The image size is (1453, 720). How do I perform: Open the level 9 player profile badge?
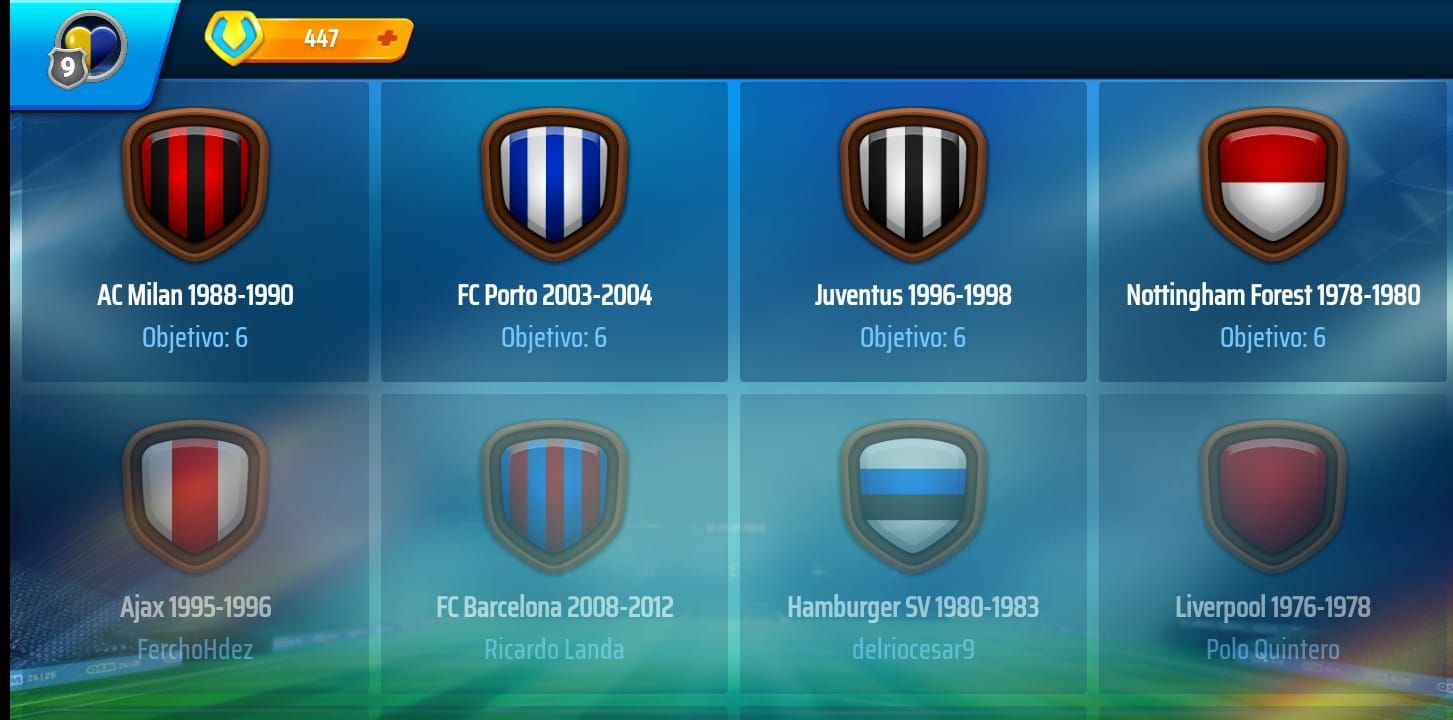(88, 48)
